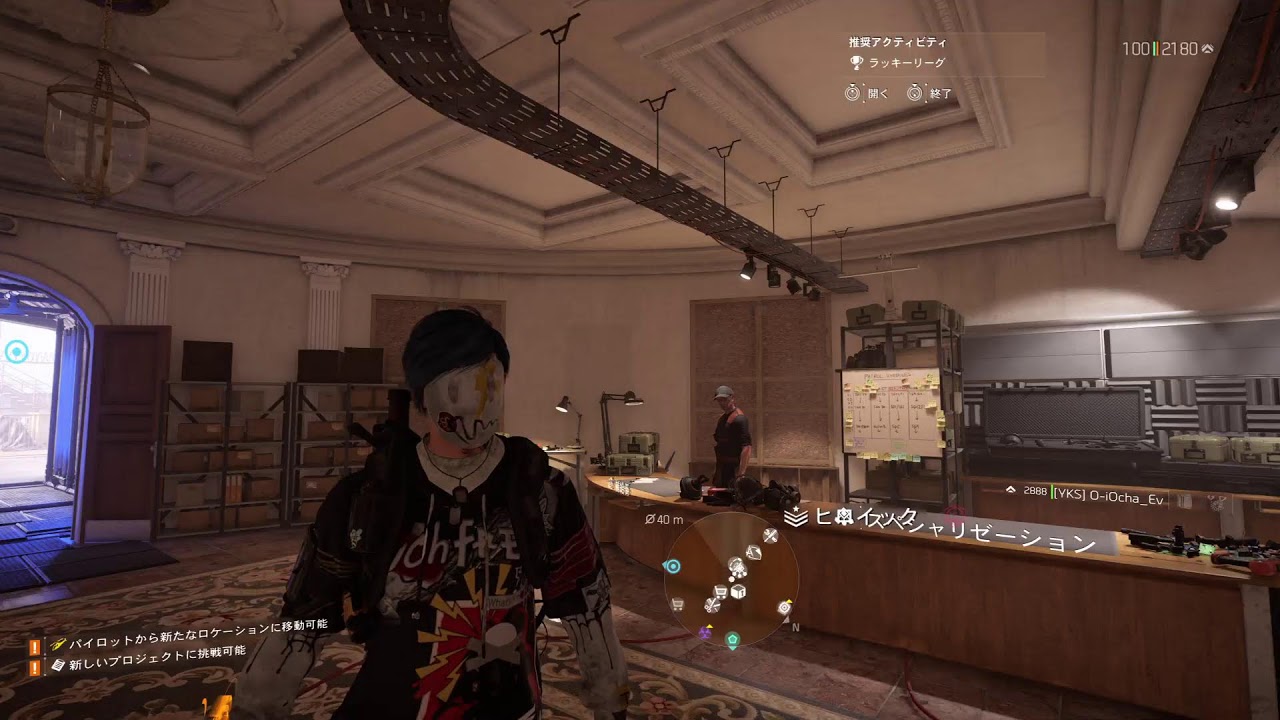Click the numbered crate marker on minimap
1280x720 pixels.
click(738, 591)
